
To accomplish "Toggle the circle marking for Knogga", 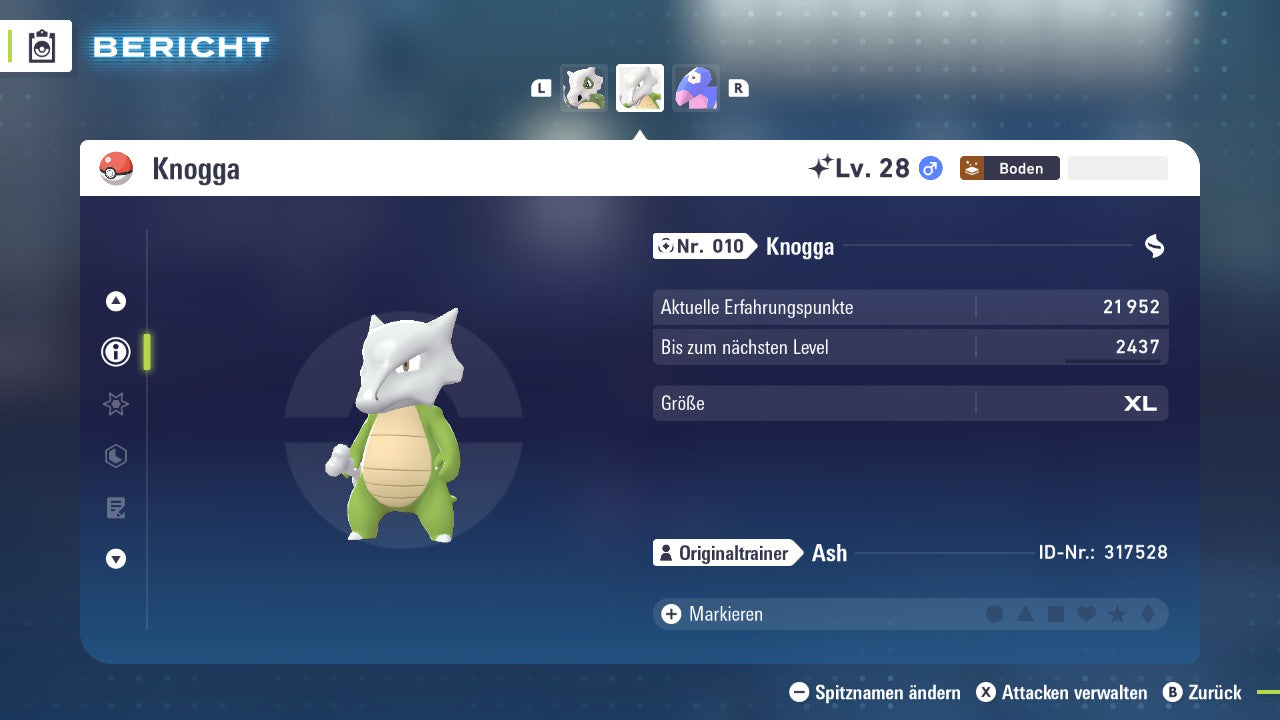I will (x=995, y=614).
